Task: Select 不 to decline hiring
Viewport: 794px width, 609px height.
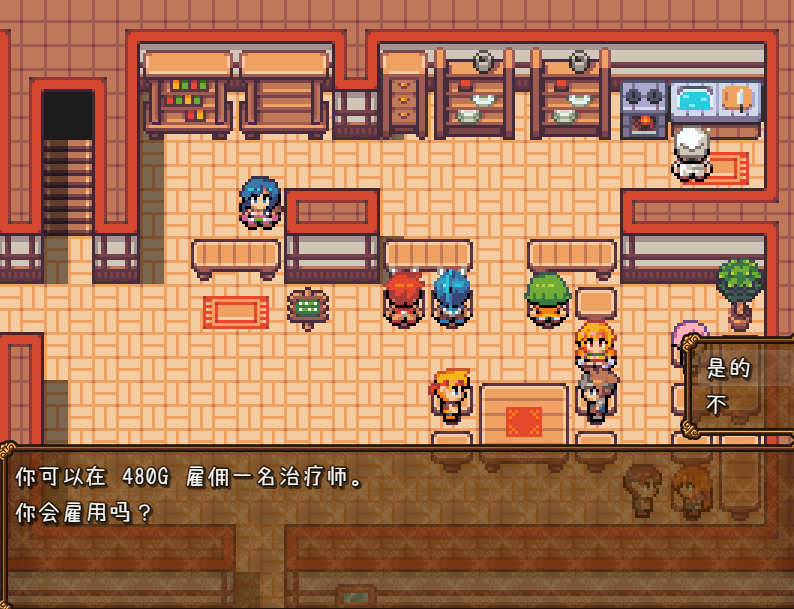Action: (x=717, y=405)
